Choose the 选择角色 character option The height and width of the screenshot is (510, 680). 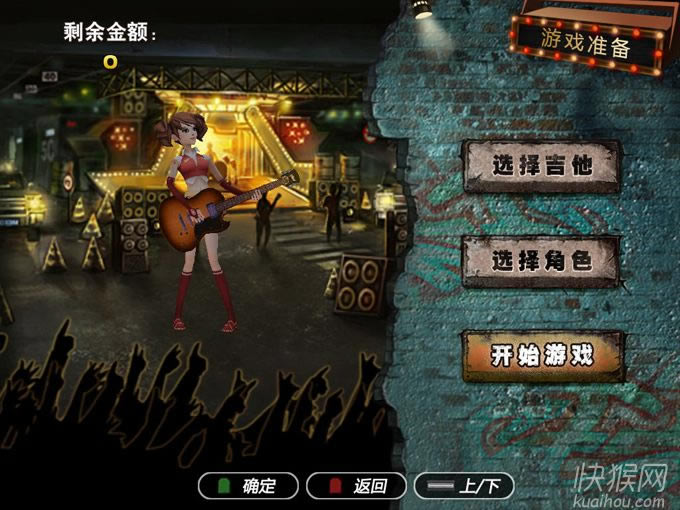click(x=541, y=261)
